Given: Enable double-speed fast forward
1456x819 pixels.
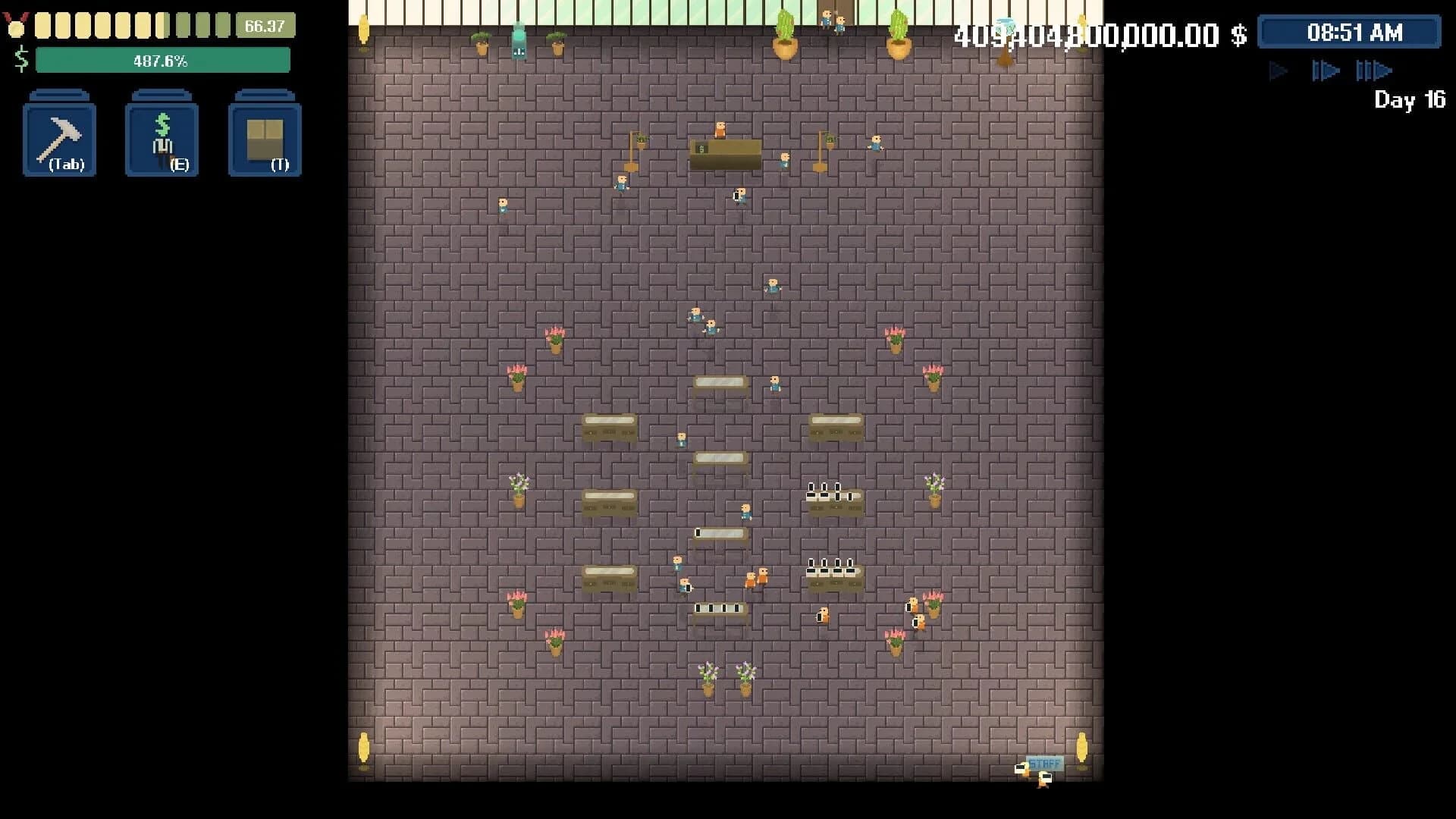Looking at the screenshot, I should [1326, 71].
